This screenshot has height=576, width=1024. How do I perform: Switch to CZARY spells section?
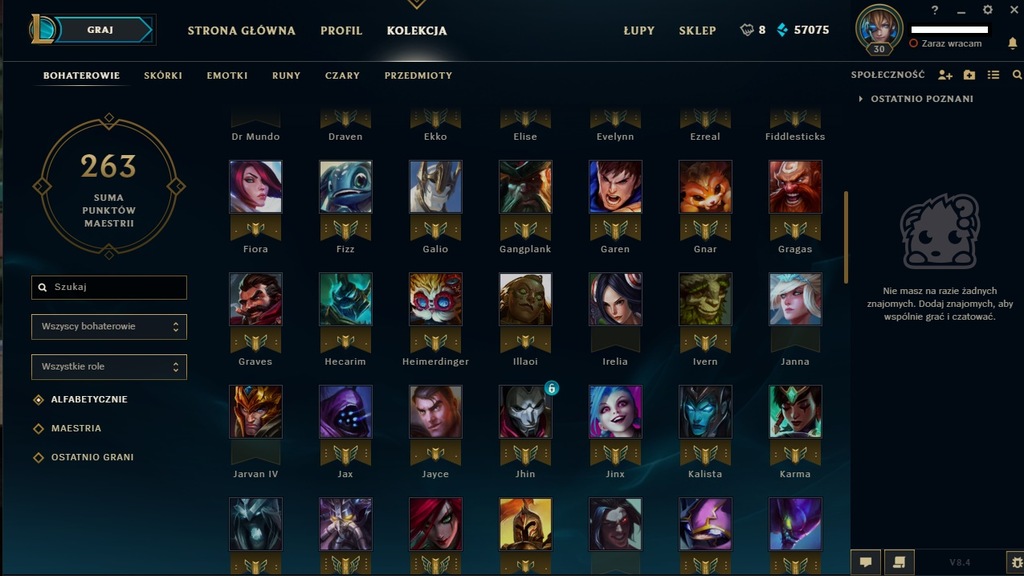[x=342, y=75]
